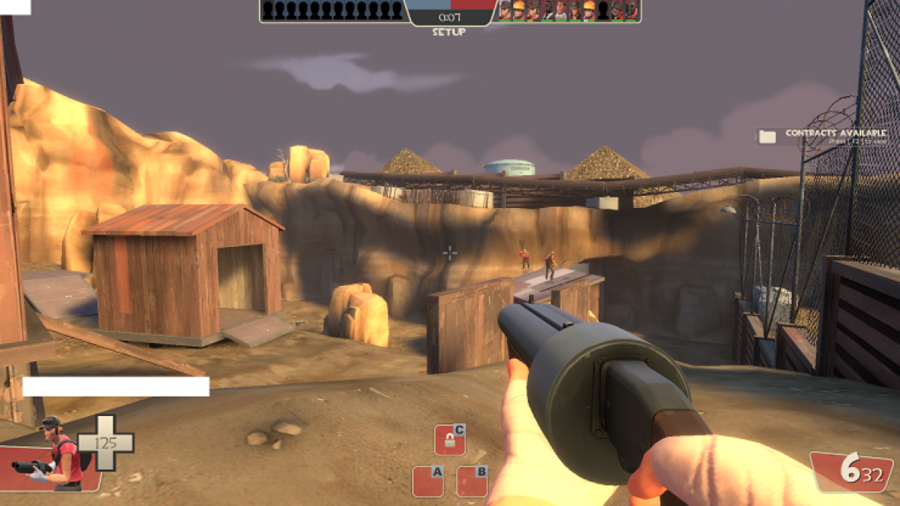
Task: Click the control point B icon
Action: pyautogui.click(x=472, y=480)
